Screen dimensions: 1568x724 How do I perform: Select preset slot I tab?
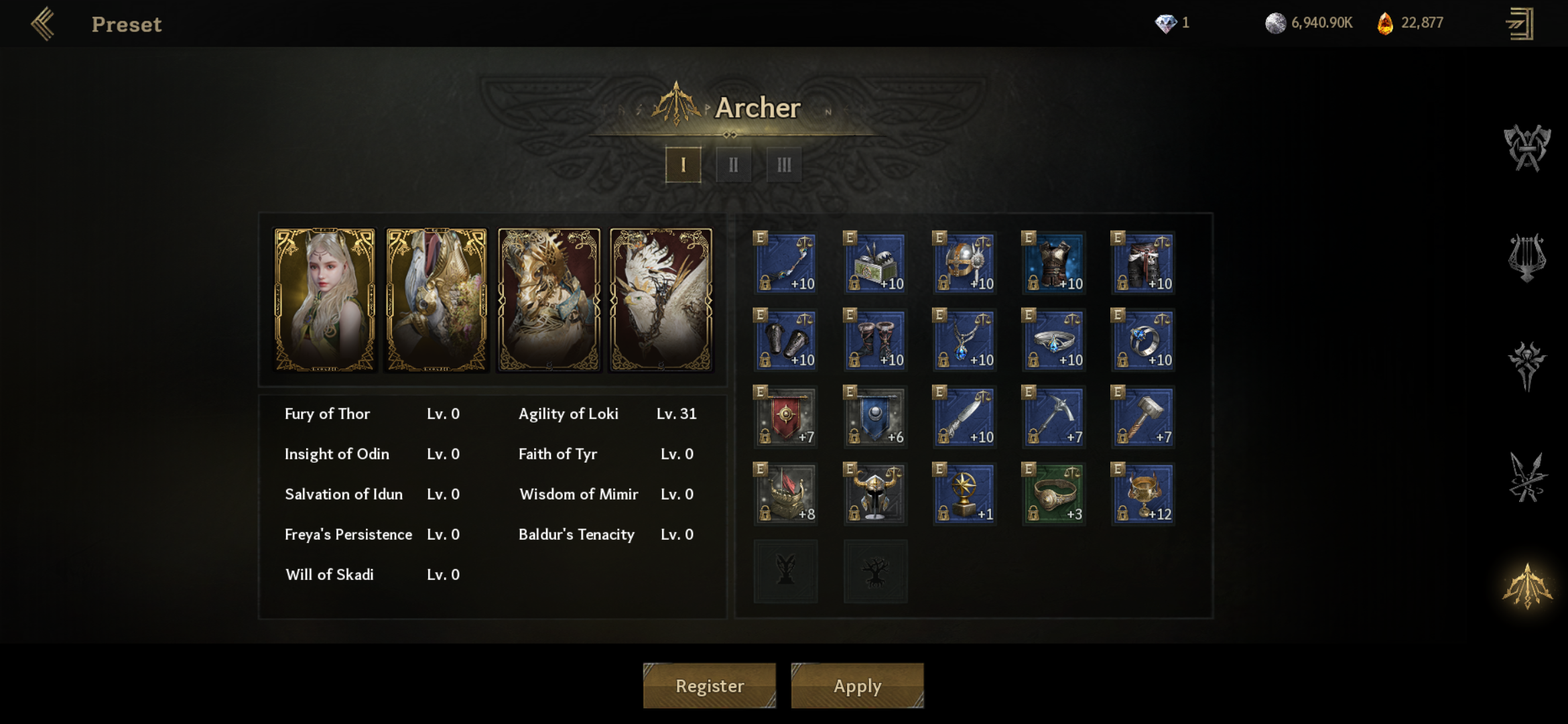[683, 165]
